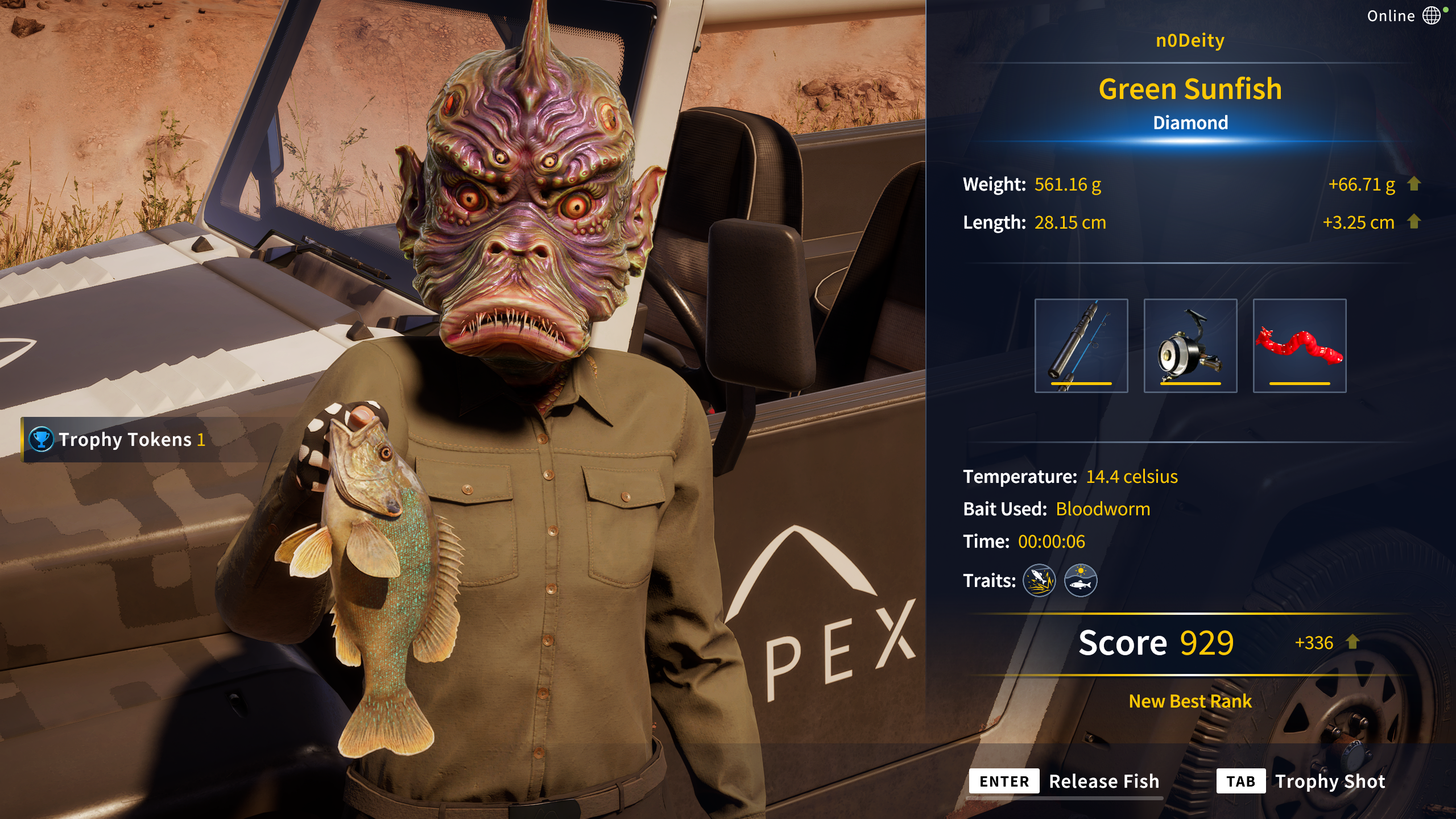Release the fish
The image size is (1456, 819).
point(1065,781)
